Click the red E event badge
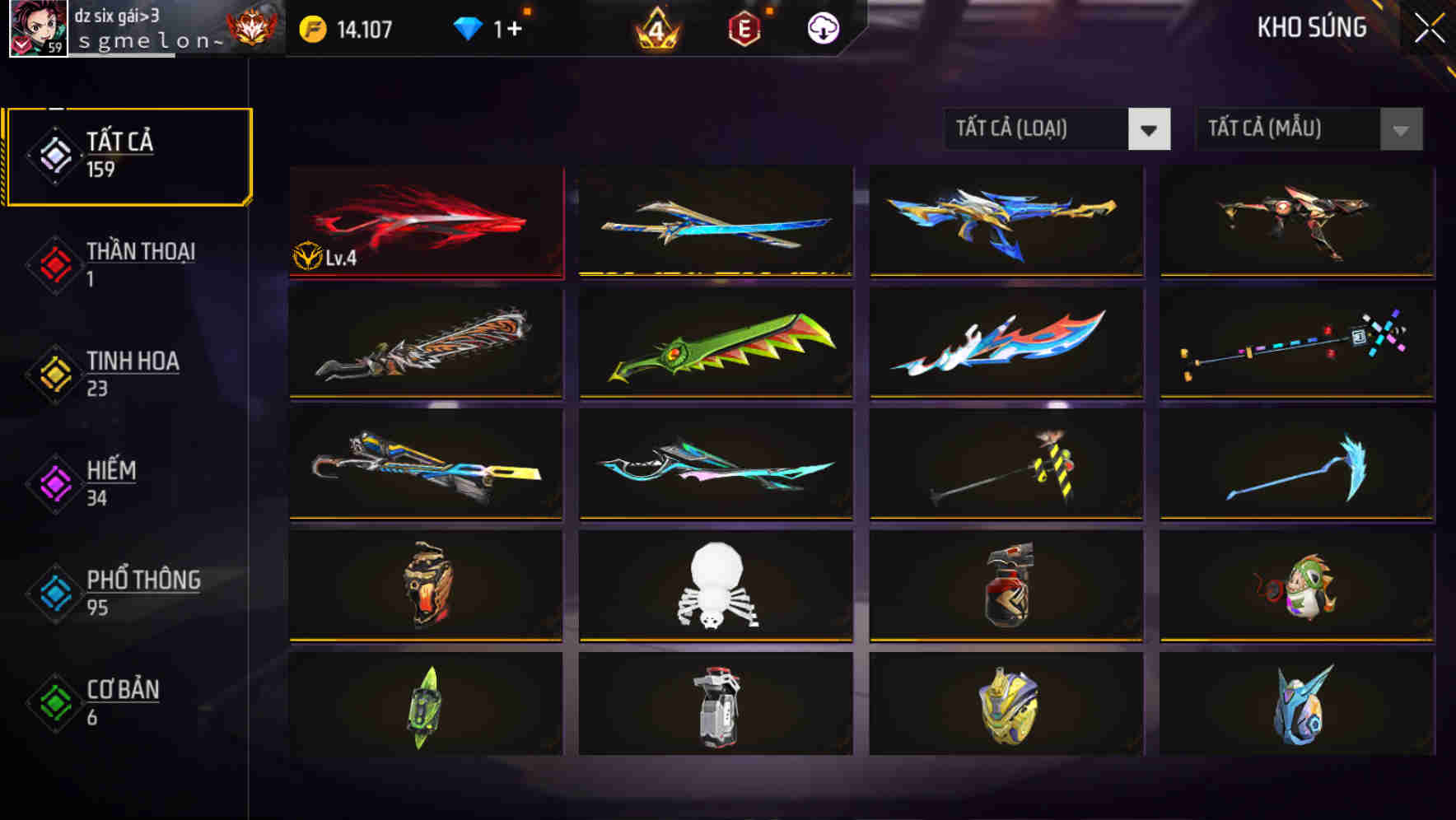Image resolution: width=1456 pixels, height=820 pixels. click(745, 27)
